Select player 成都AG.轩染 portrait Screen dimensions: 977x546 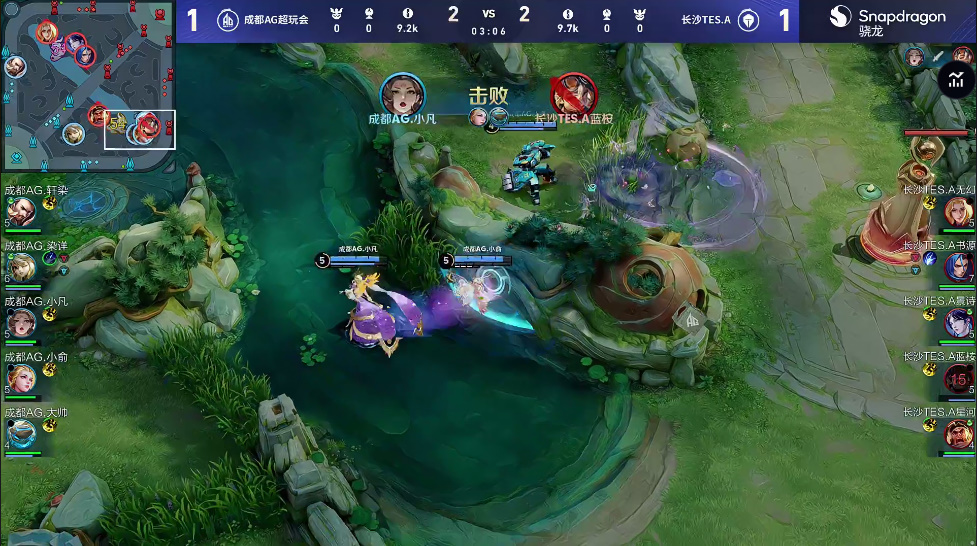click(x=22, y=212)
